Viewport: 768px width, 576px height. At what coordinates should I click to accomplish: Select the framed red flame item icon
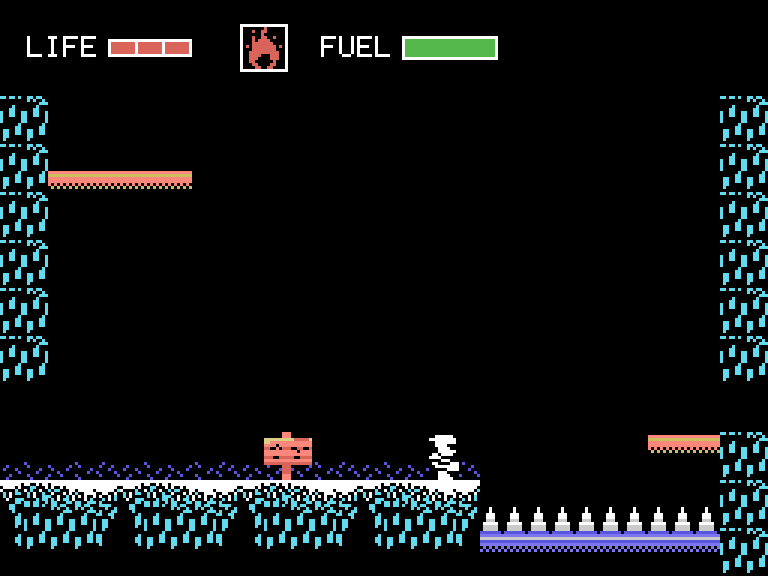(x=264, y=48)
